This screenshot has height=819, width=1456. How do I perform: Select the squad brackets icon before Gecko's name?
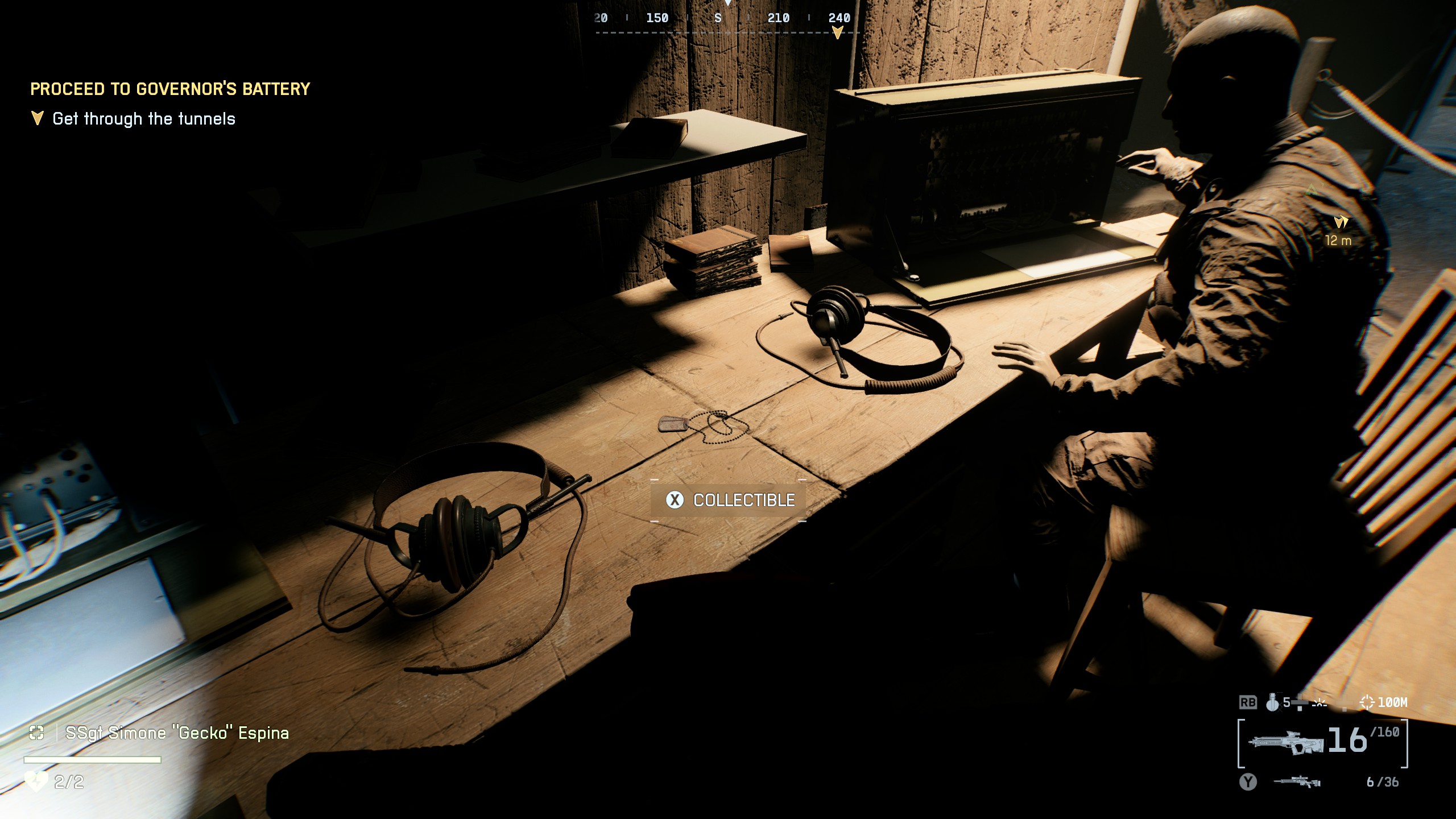pyautogui.click(x=36, y=733)
